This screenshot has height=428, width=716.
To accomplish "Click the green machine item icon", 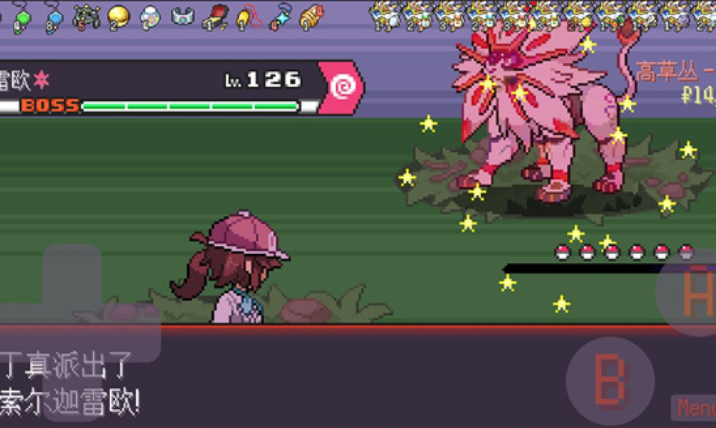I will 86,16.
